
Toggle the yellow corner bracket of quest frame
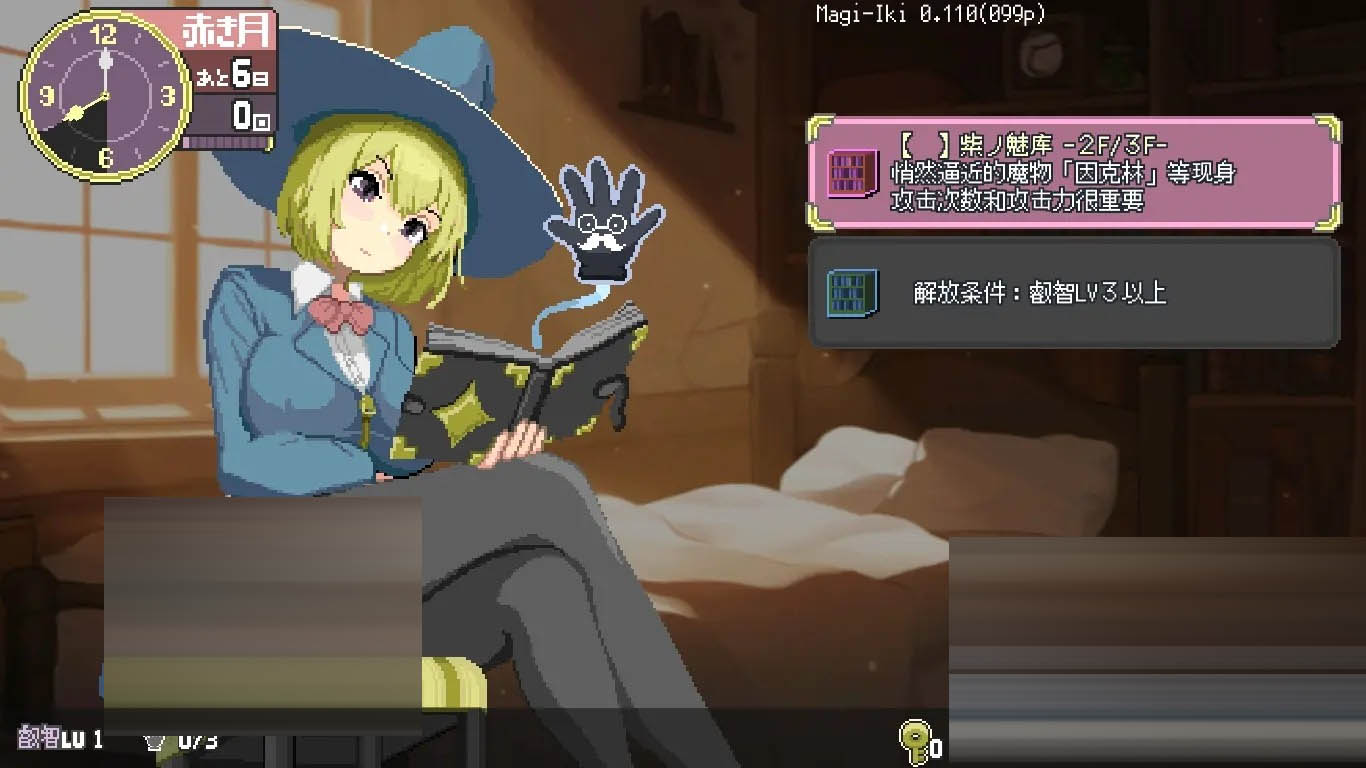point(814,126)
